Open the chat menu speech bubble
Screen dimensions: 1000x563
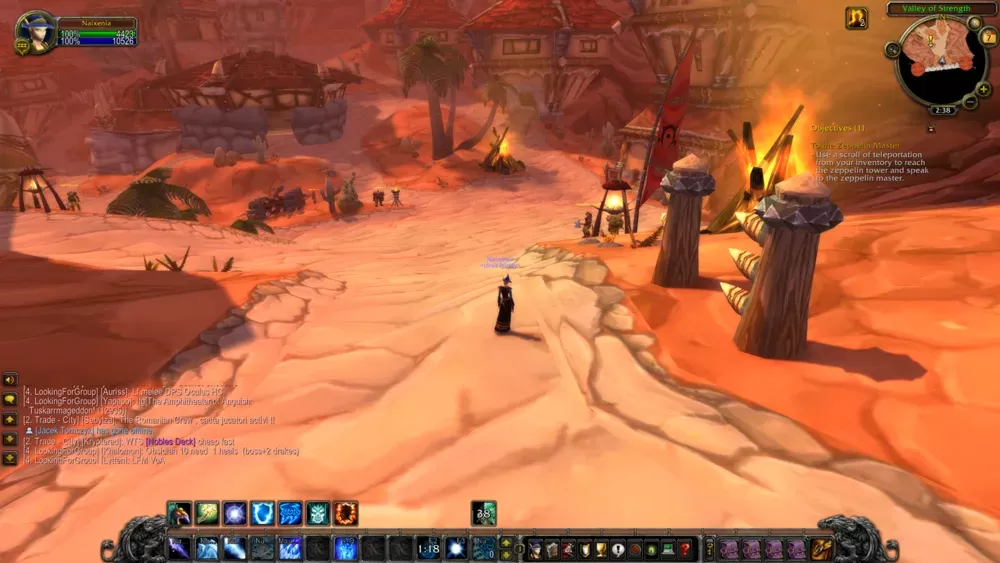[x=10, y=400]
